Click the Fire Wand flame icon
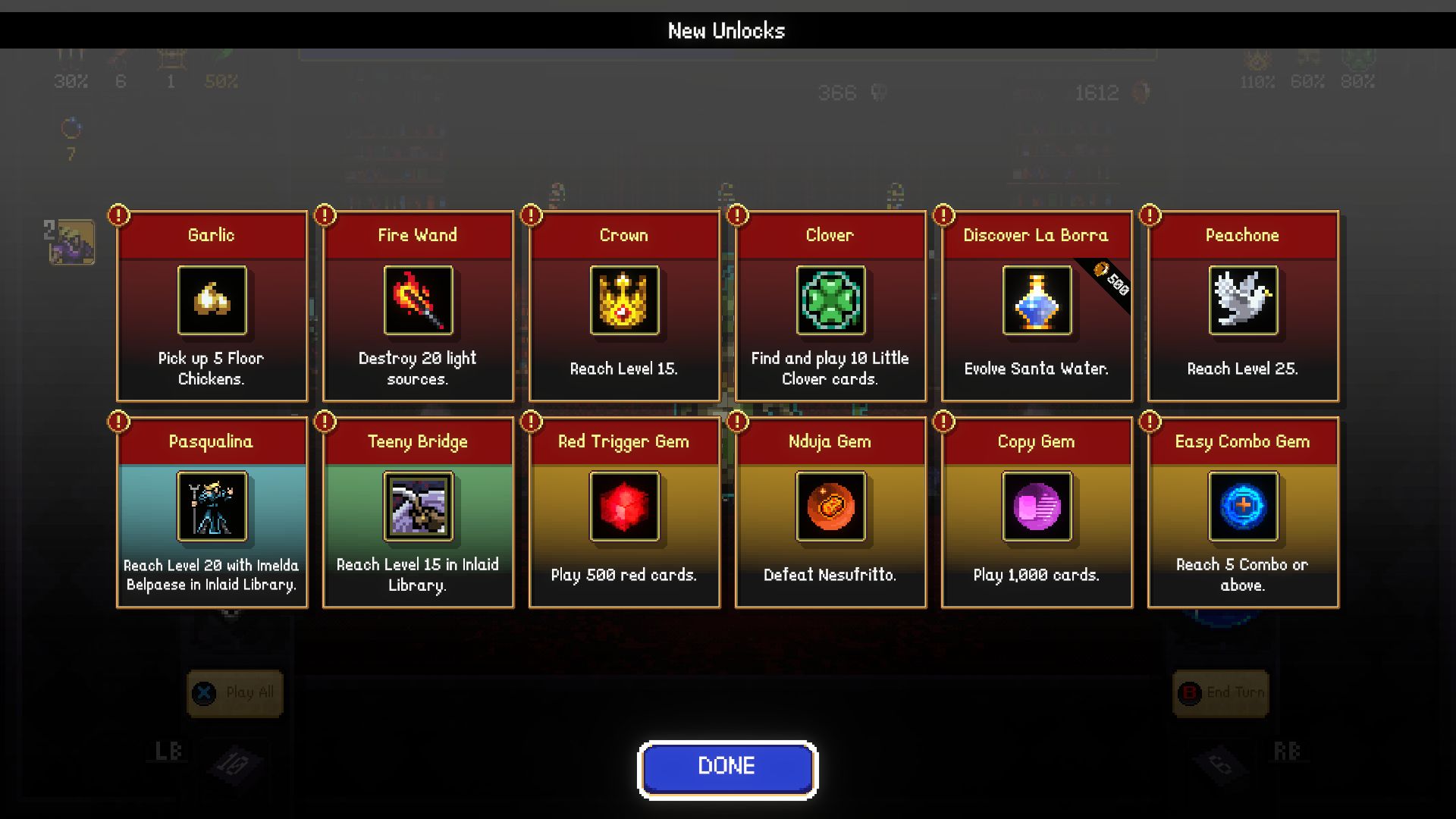The image size is (1456, 819). click(418, 301)
